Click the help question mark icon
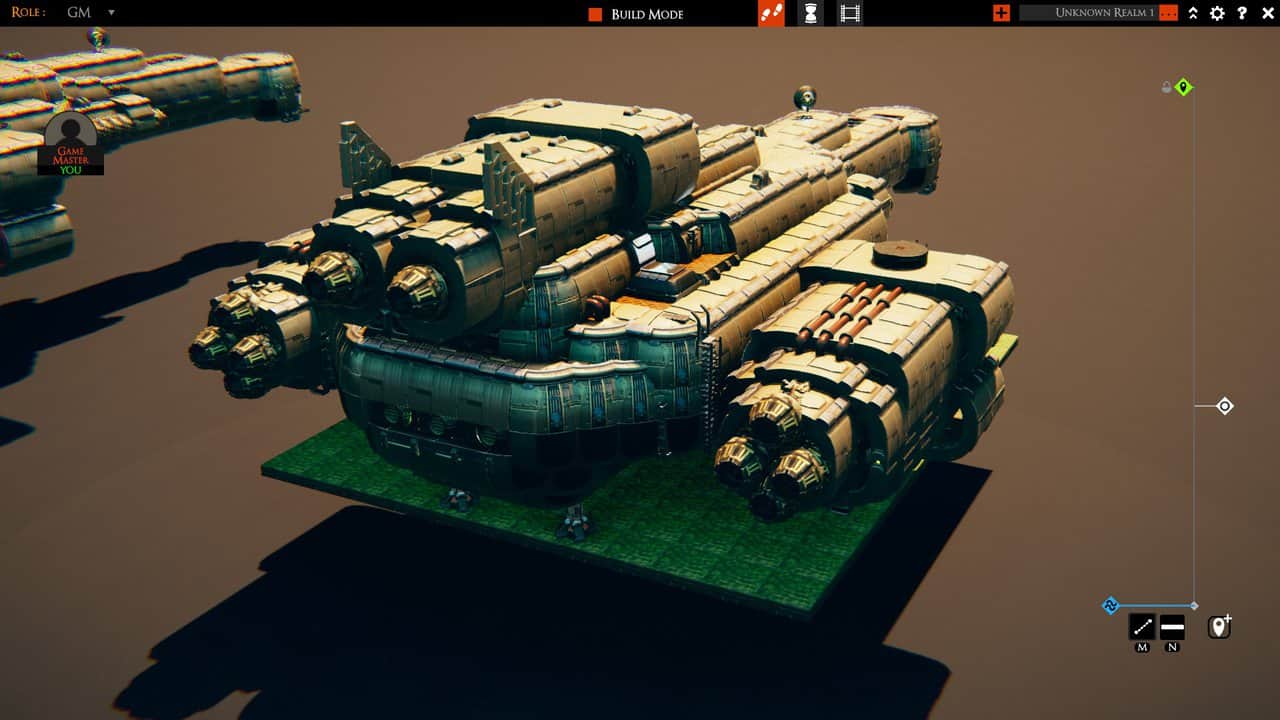Viewport: 1280px width, 720px height. tap(1244, 14)
